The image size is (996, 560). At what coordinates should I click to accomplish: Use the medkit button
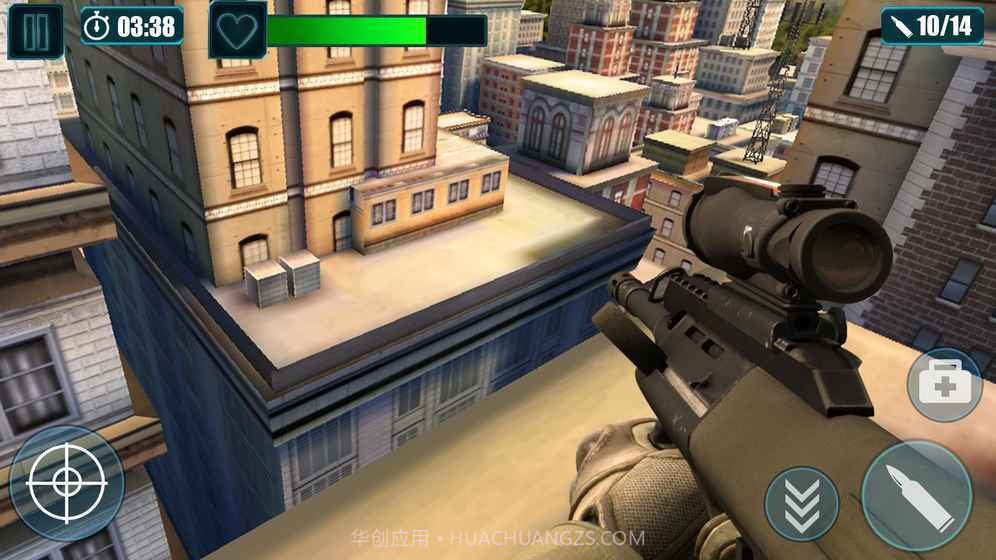pos(944,384)
